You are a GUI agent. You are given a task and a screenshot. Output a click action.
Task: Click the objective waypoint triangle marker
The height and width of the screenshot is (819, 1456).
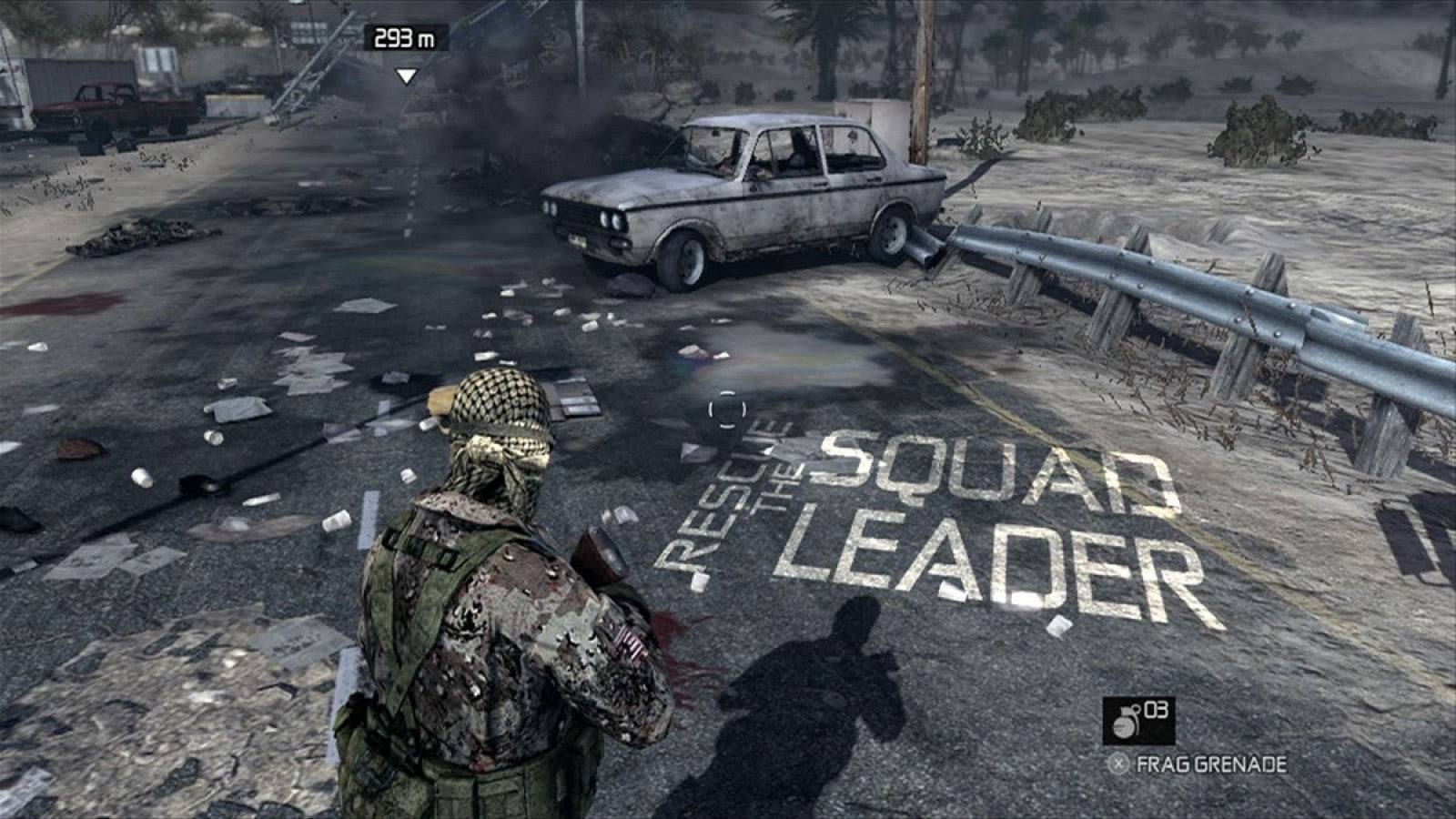406,76
